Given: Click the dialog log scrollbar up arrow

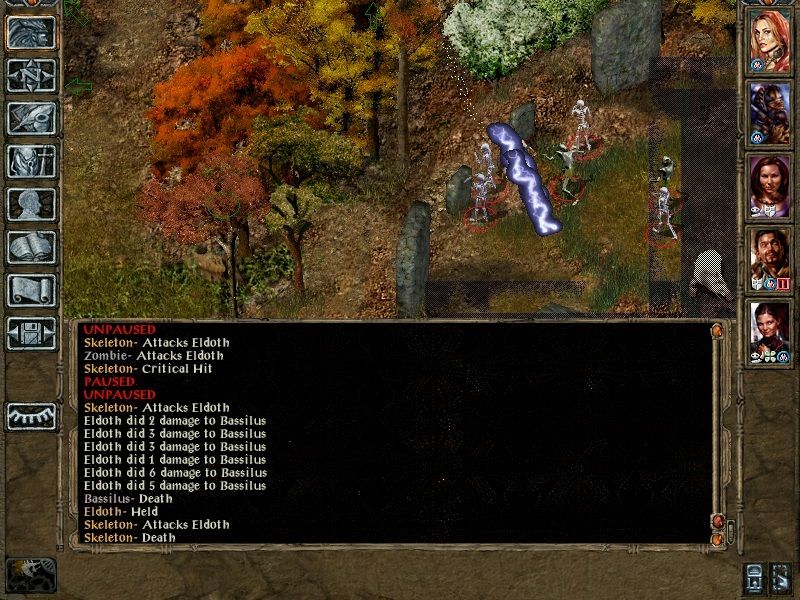Looking at the screenshot, I should pos(717,330).
